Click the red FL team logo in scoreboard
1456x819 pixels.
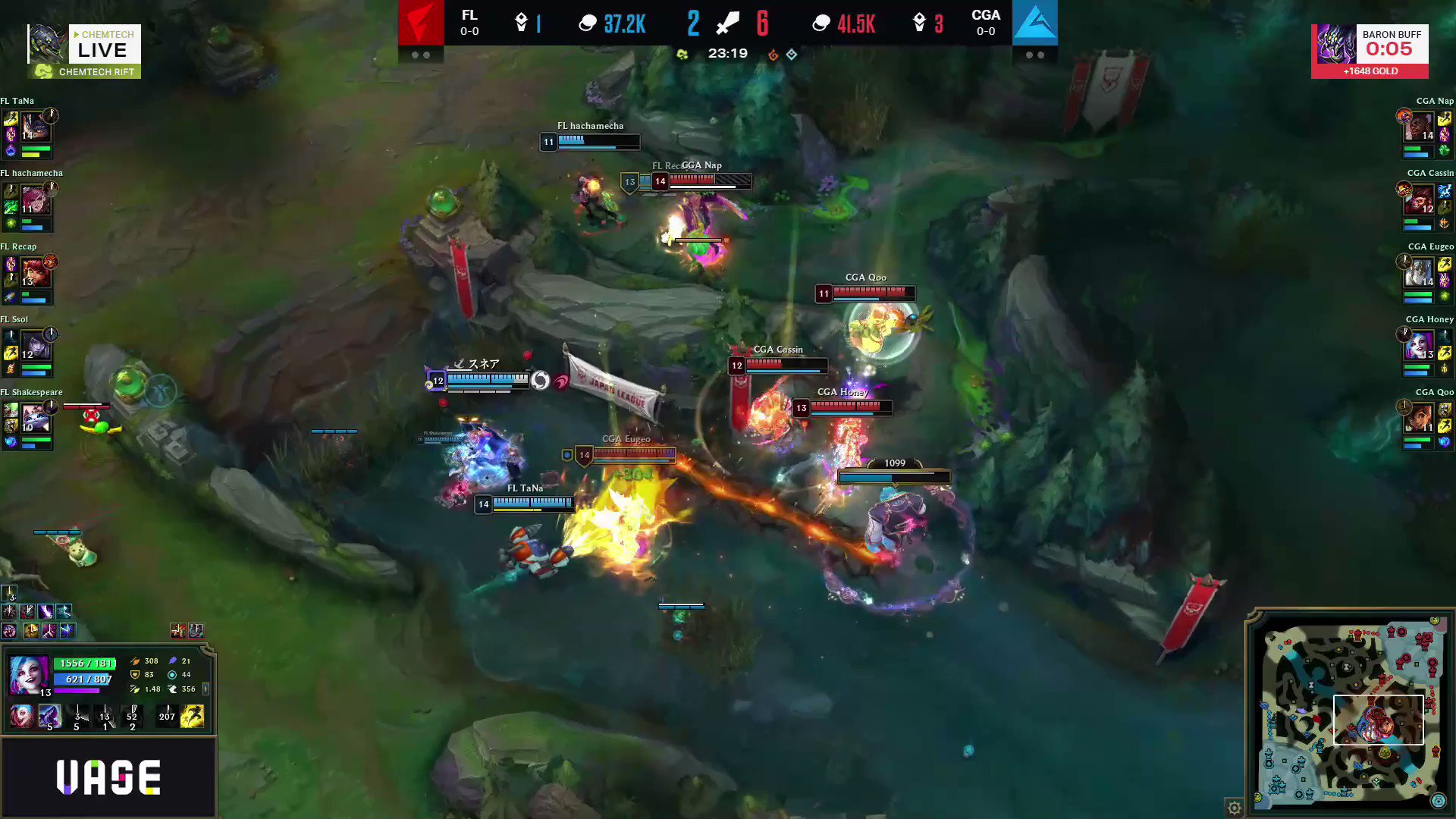coord(422,23)
